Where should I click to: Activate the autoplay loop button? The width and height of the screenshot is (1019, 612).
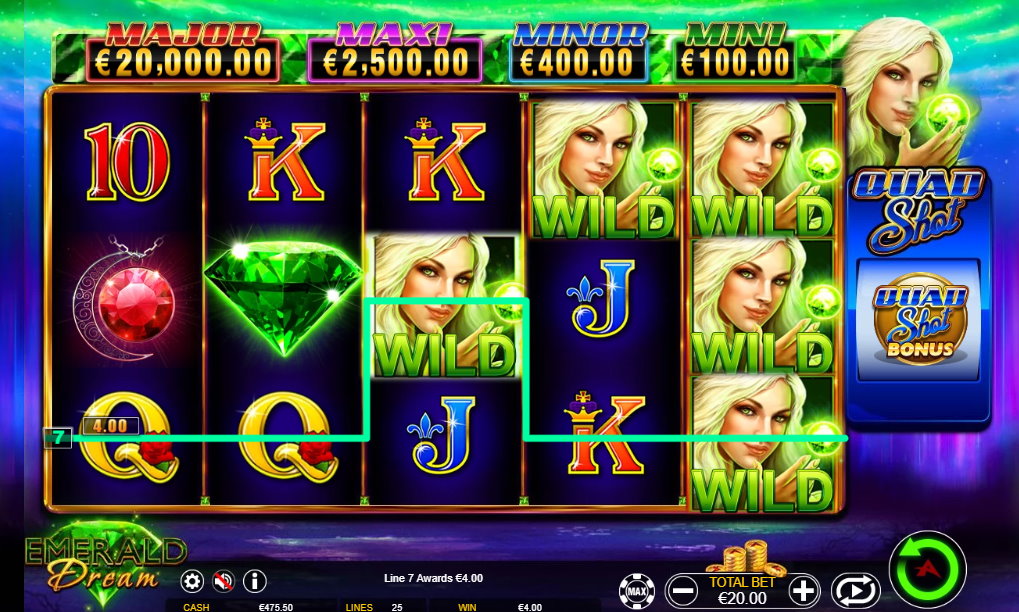point(856,590)
